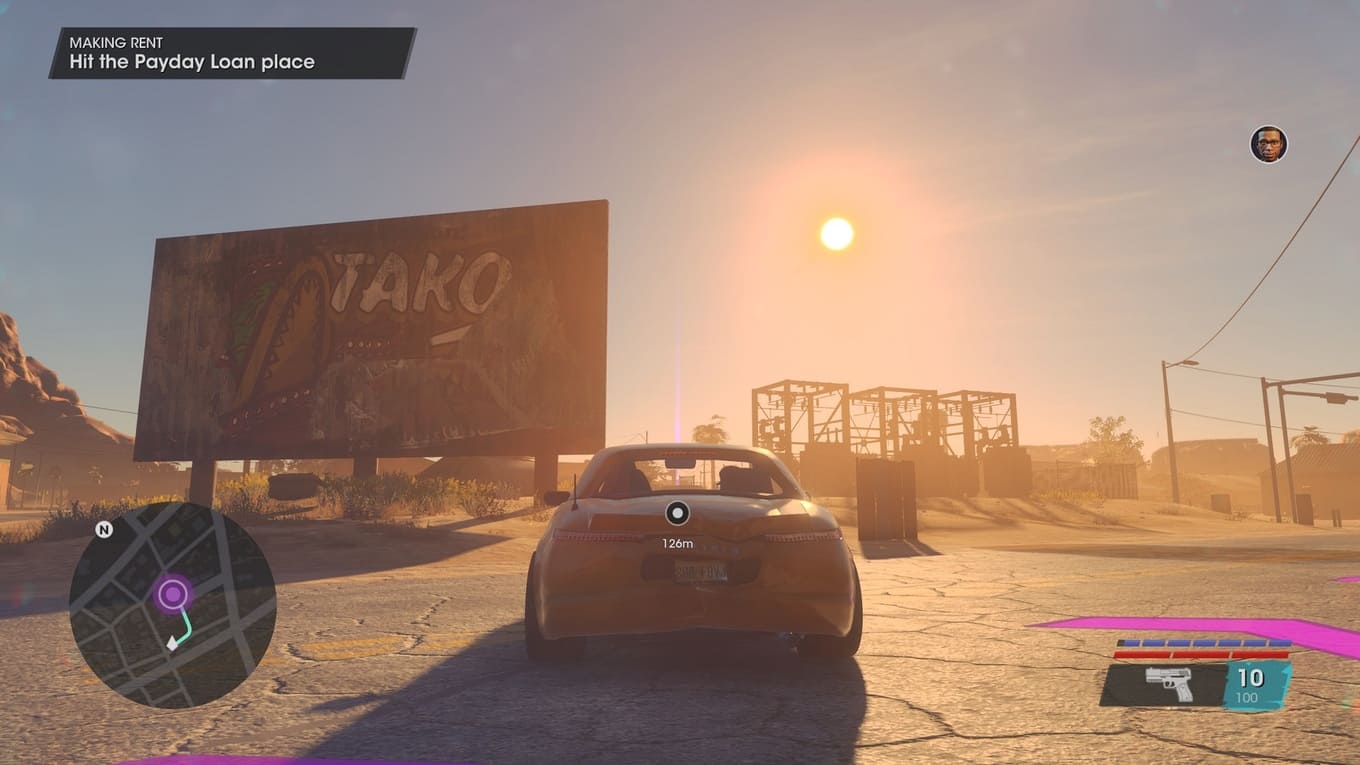Open the circular minimap
The height and width of the screenshot is (765, 1360).
pyautogui.click(x=172, y=606)
